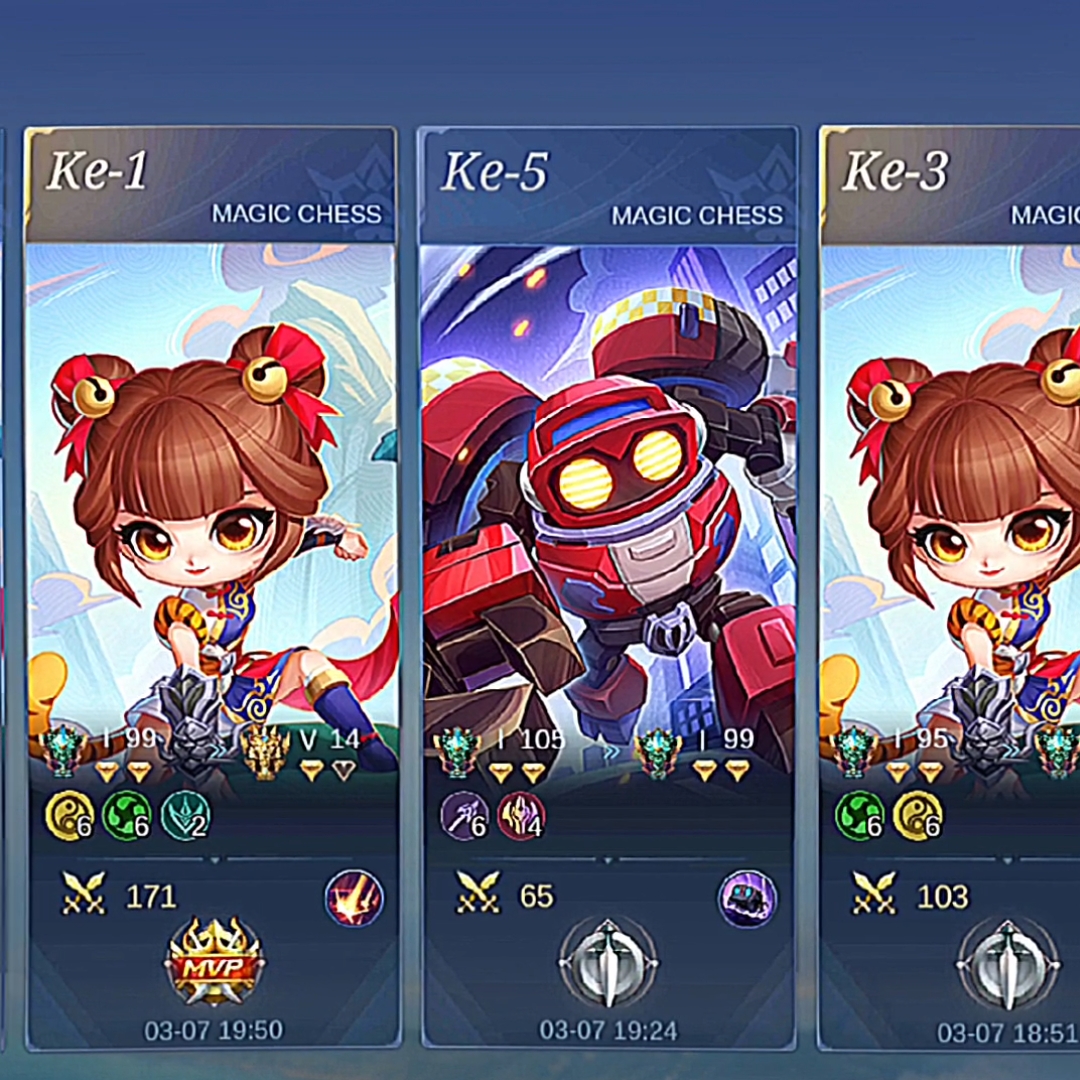This screenshot has width=1080, height=1080.
Task: Select the yellow yin-yang synergy on Ke-1 card
Action: [70, 815]
